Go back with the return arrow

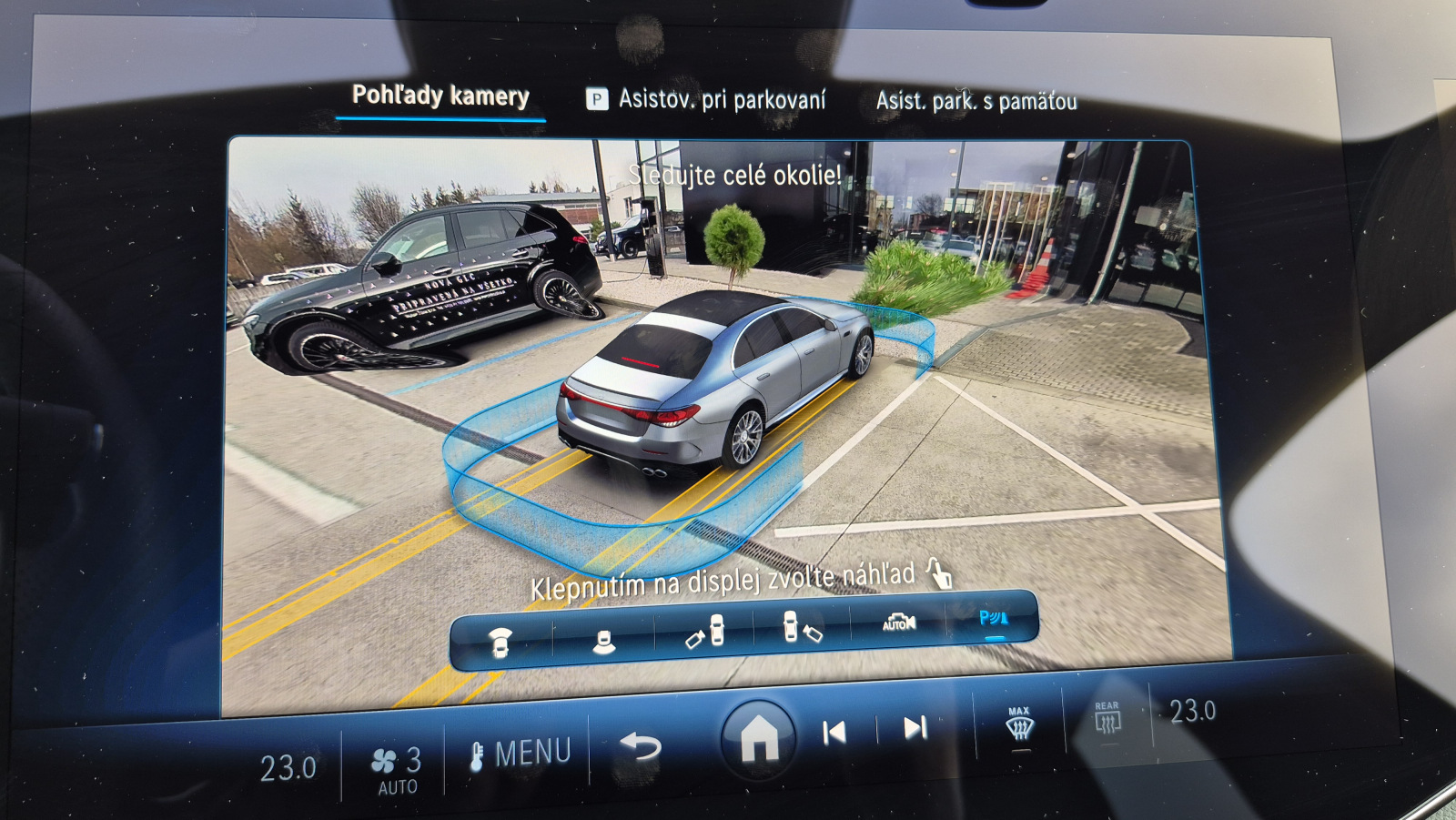[x=641, y=747]
